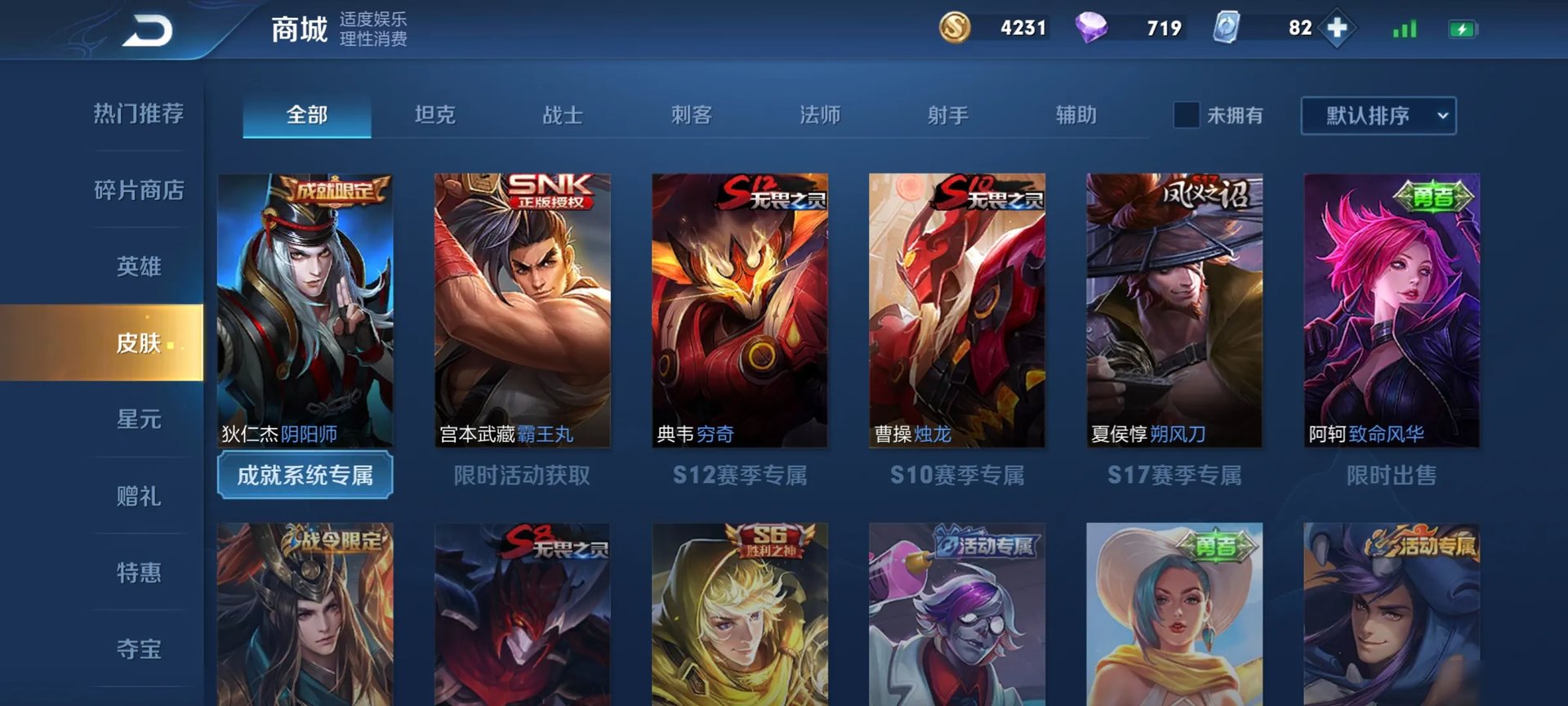Open the 赠礼 gifting section
Viewport: 1568px width, 706px height.
[137, 496]
